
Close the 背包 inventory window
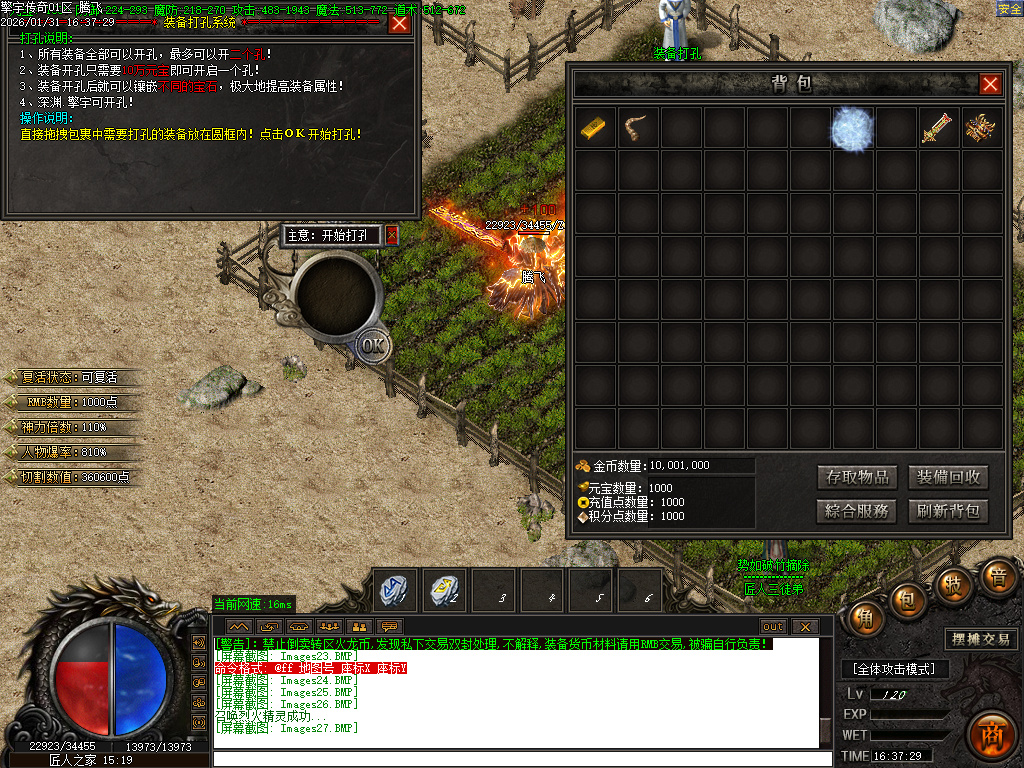click(990, 84)
